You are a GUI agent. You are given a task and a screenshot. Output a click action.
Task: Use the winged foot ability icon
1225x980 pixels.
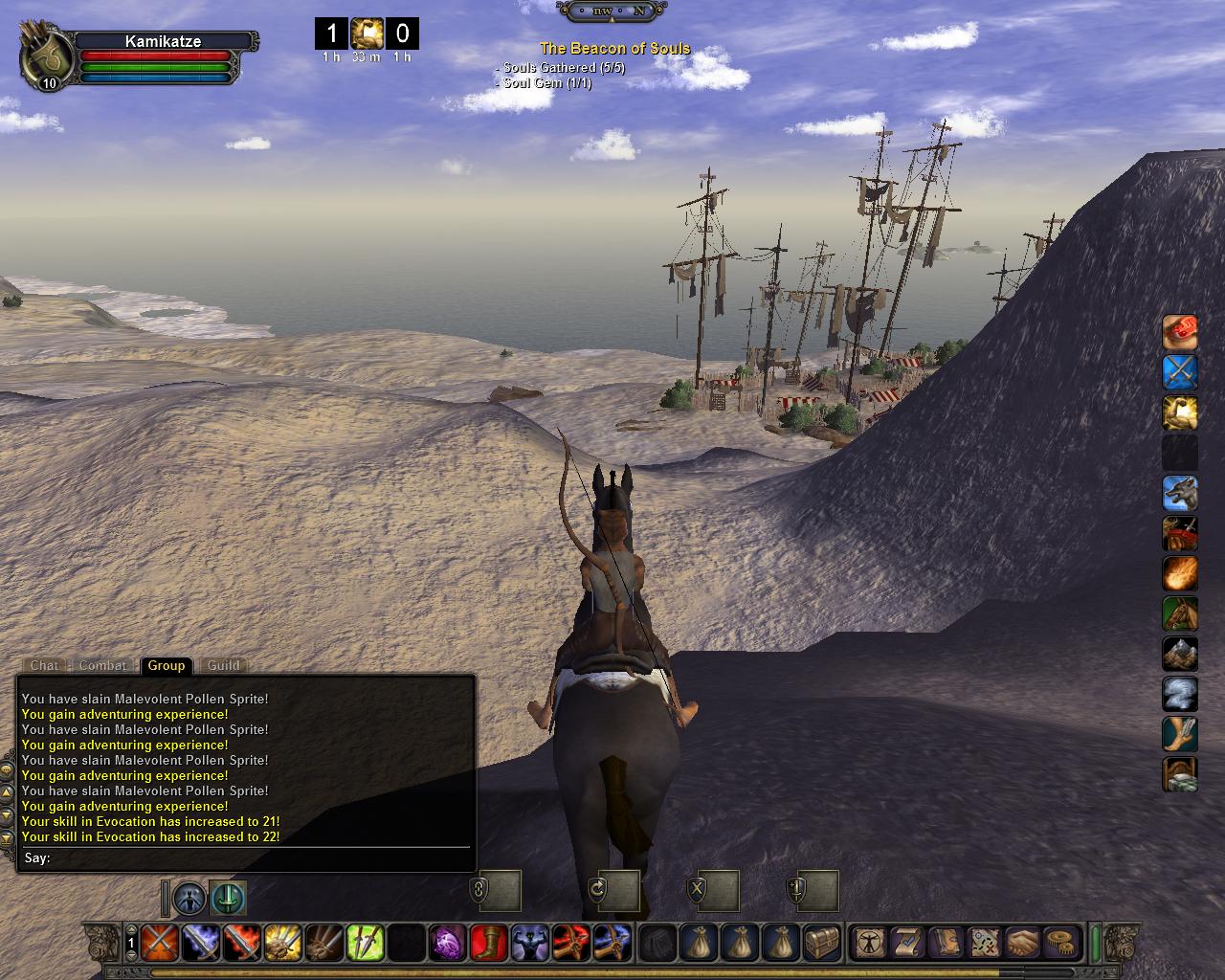[x=1180, y=734]
